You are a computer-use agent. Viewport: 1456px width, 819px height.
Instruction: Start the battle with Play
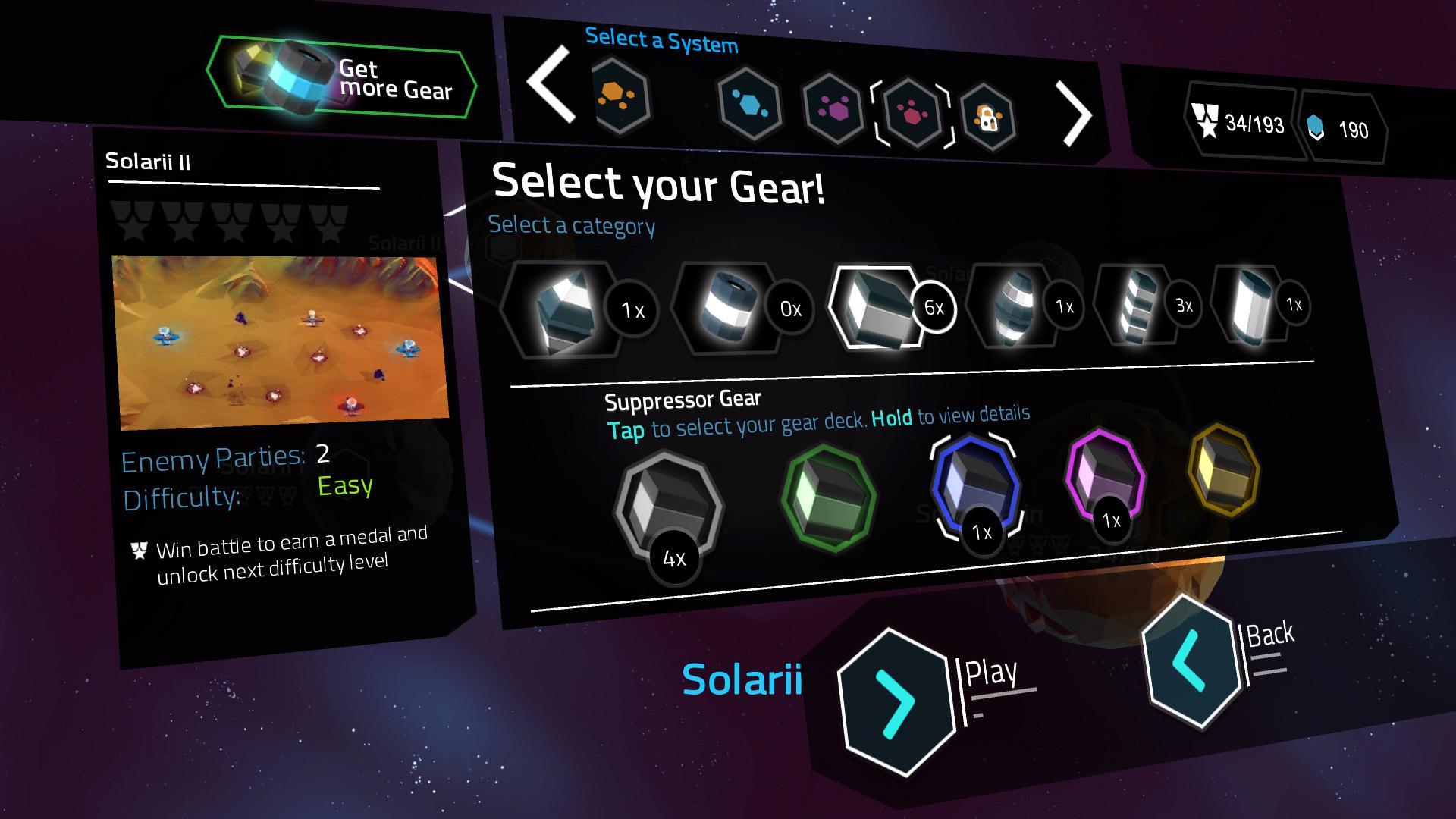[896, 703]
